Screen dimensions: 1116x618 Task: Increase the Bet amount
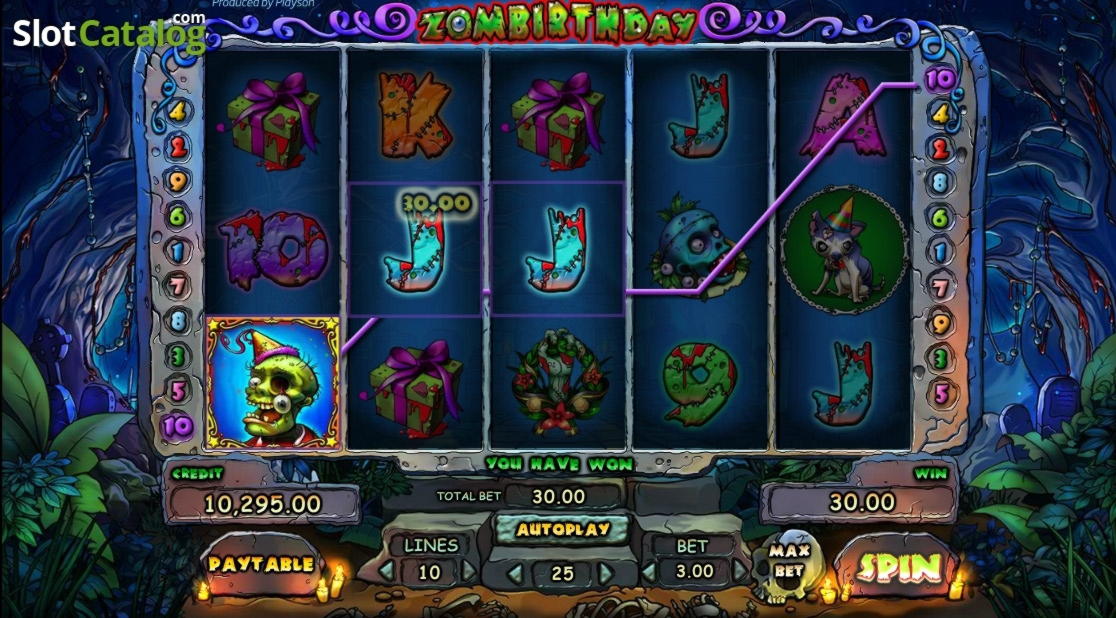pos(738,572)
